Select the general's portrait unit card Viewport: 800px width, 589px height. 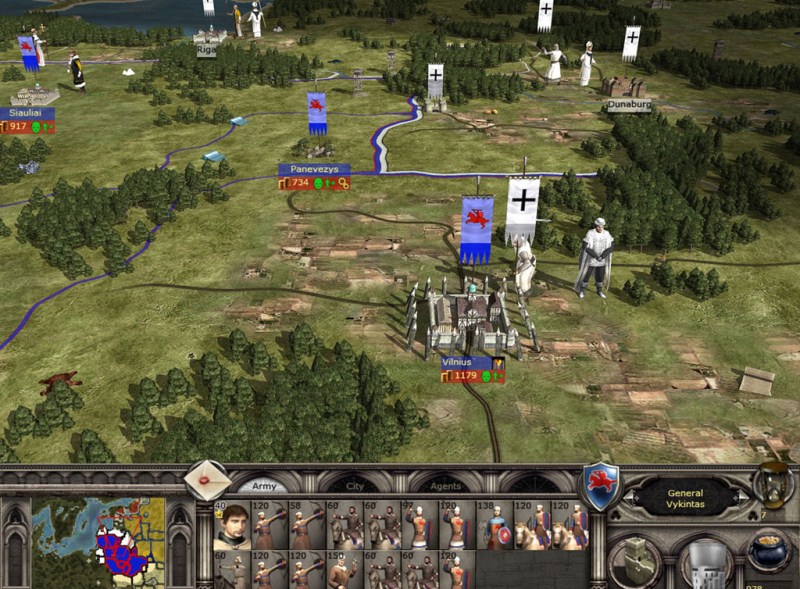(232, 525)
